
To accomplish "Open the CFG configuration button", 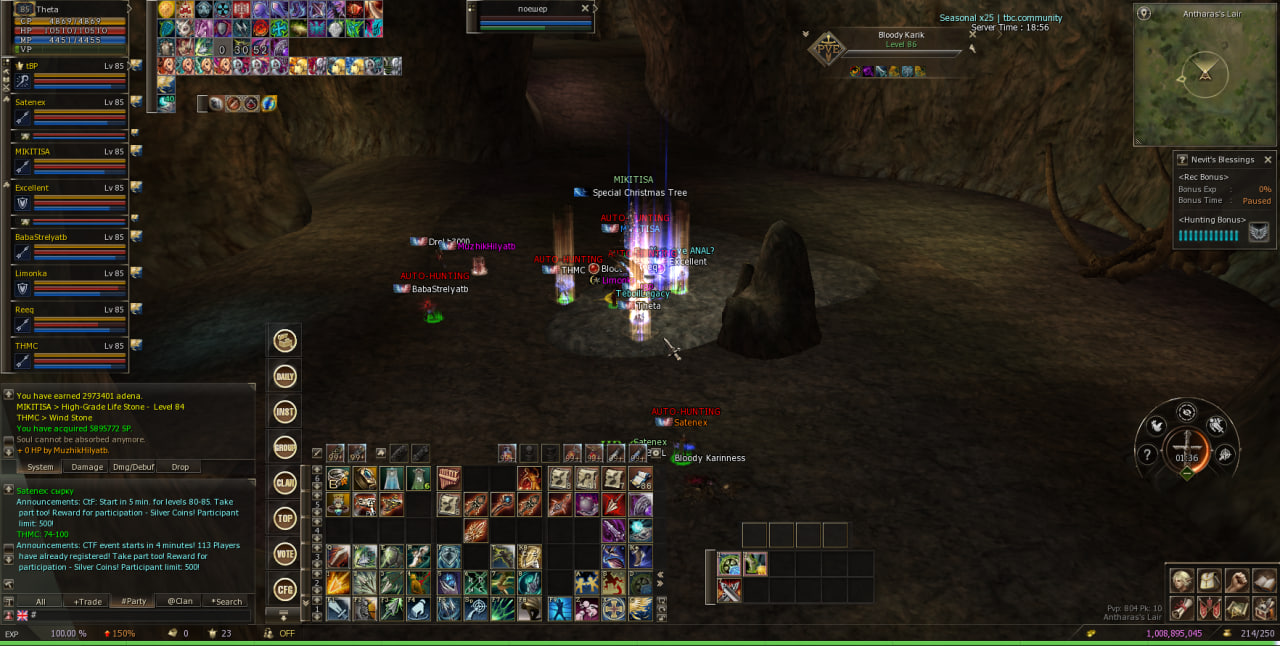I will (285, 589).
